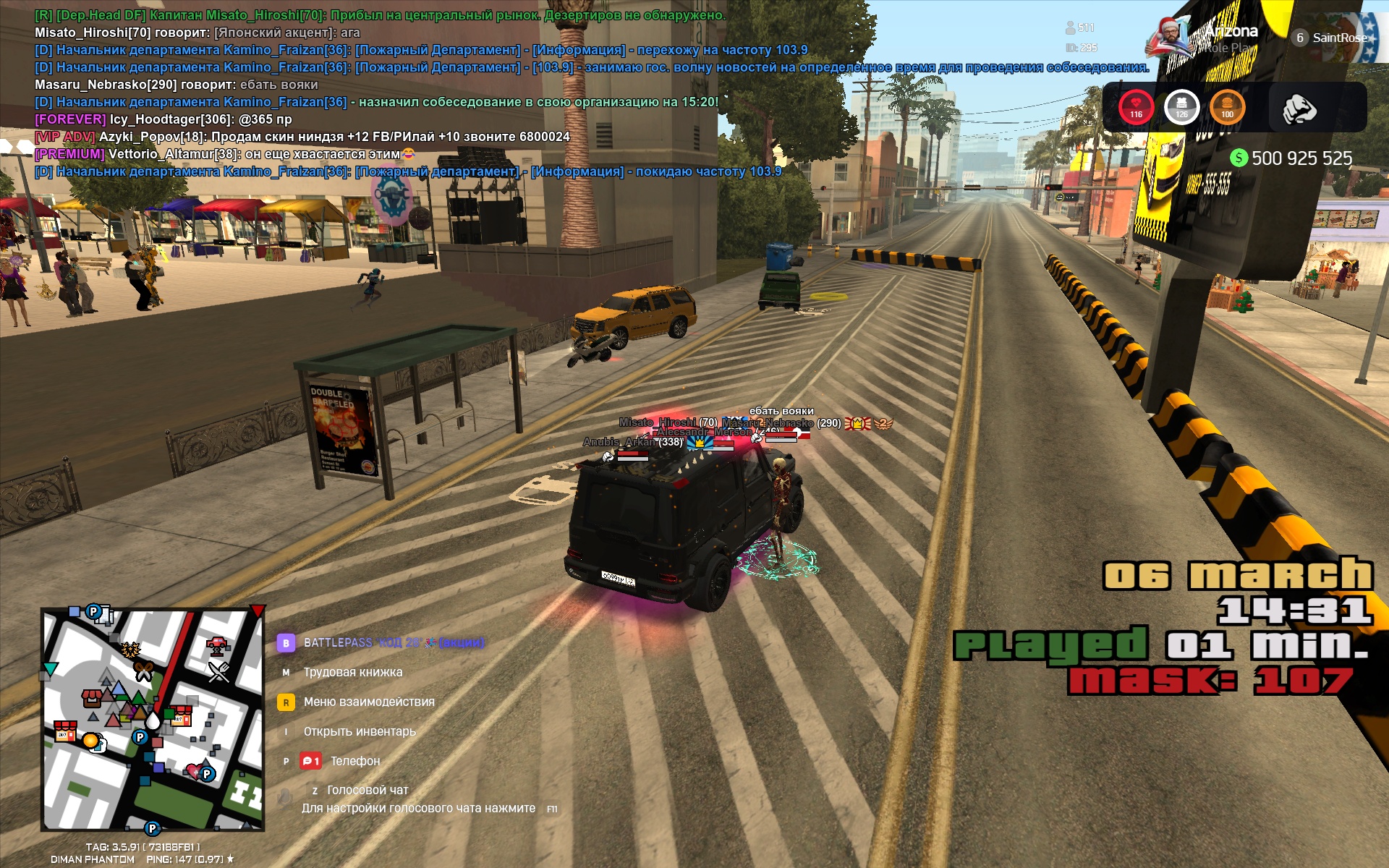Select the Голосовой чат entry
The height and width of the screenshot is (868, 1389).
coord(367,790)
